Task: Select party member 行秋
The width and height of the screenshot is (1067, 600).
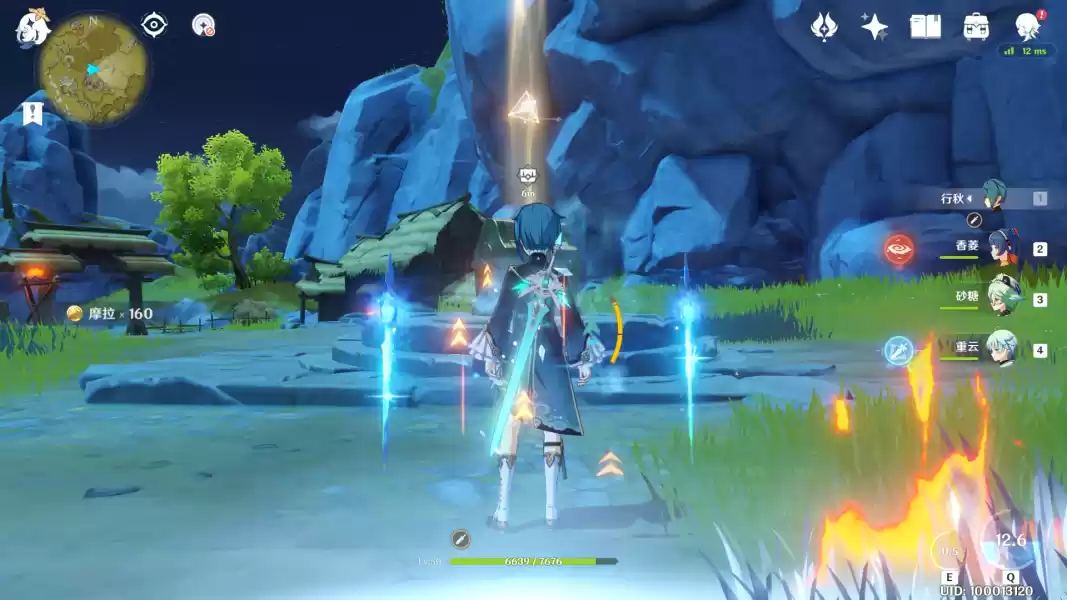Action: [994, 198]
